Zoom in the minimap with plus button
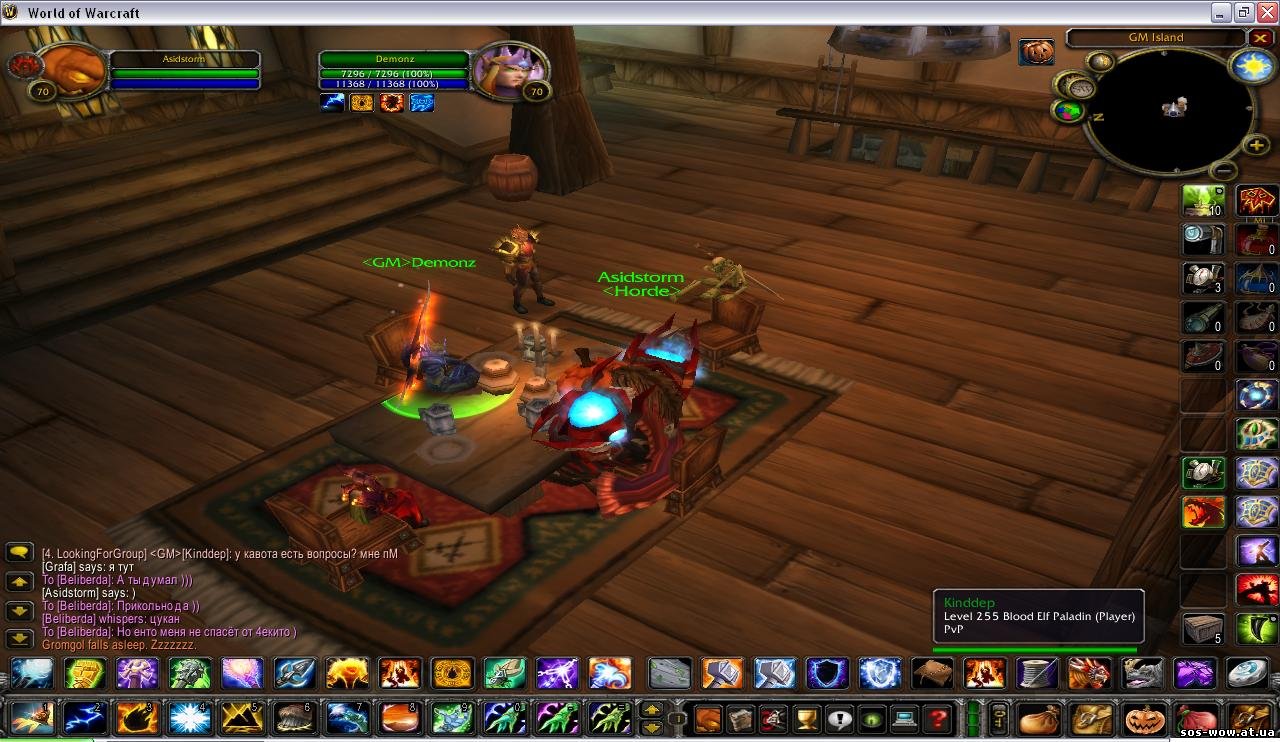The image size is (1280, 742). pyautogui.click(x=1256, y=145)
